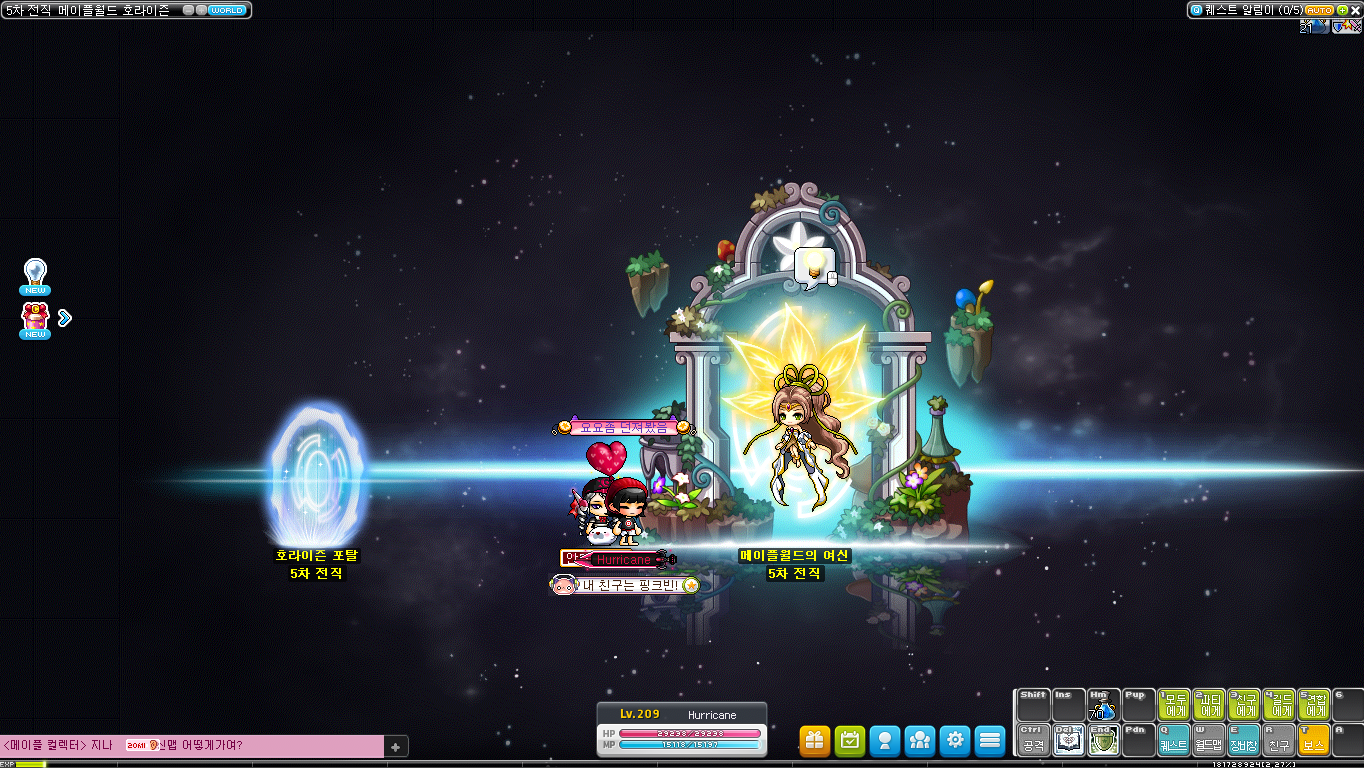Open the skill book in the Del slot
Image resolution: width=1364 pixels, height=768 pixels.
[1068, 741]
